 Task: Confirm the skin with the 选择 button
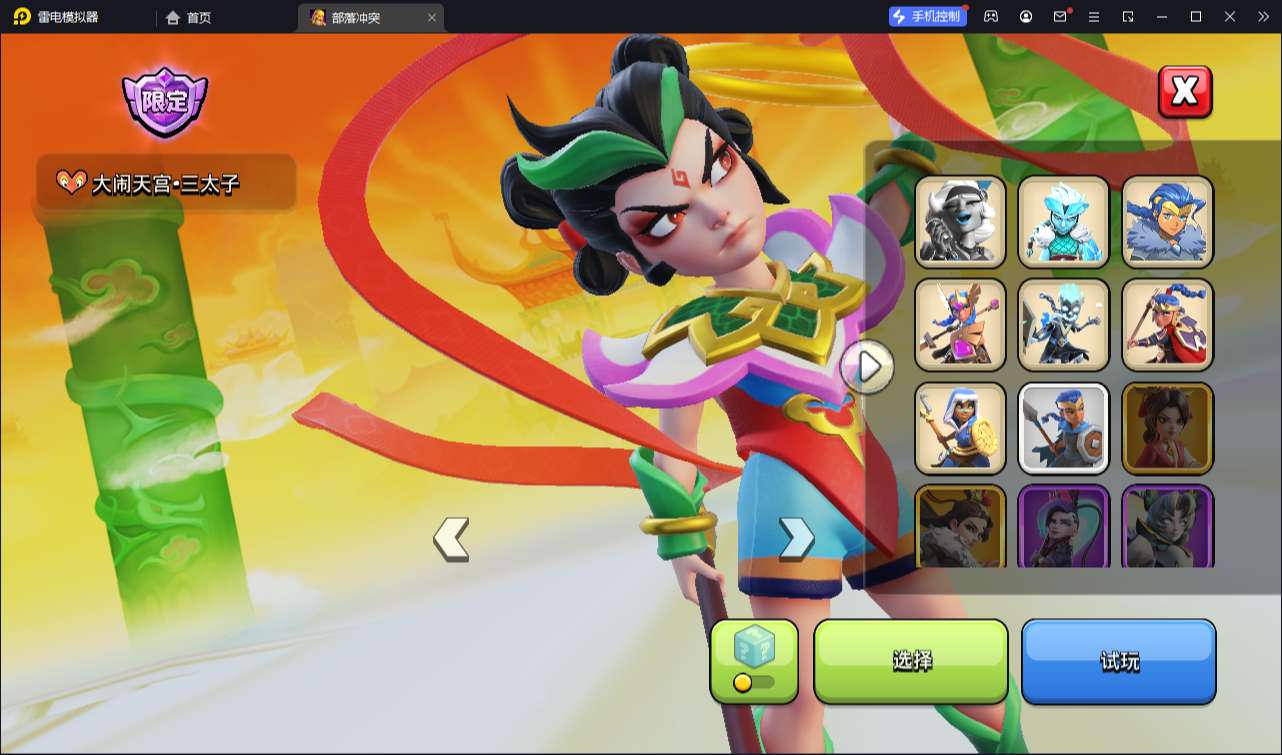[x=911, y=661]
